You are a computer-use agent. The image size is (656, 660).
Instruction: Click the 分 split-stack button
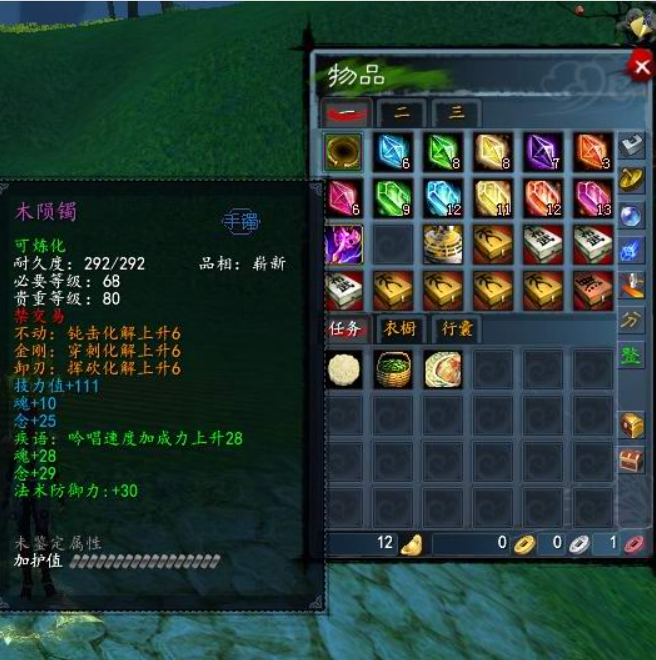631,320
